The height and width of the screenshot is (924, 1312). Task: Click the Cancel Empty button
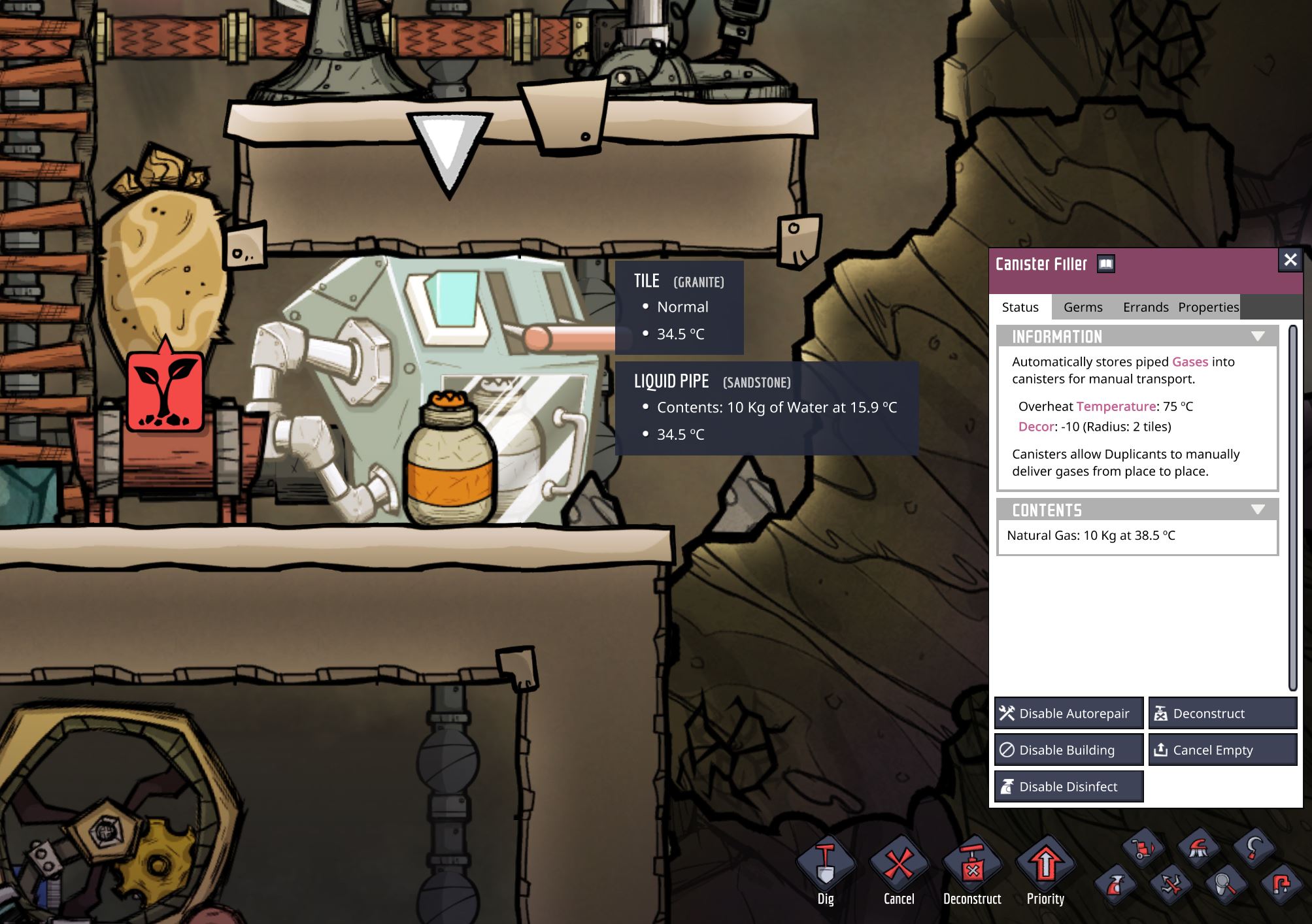click(x=1222, y=750)
